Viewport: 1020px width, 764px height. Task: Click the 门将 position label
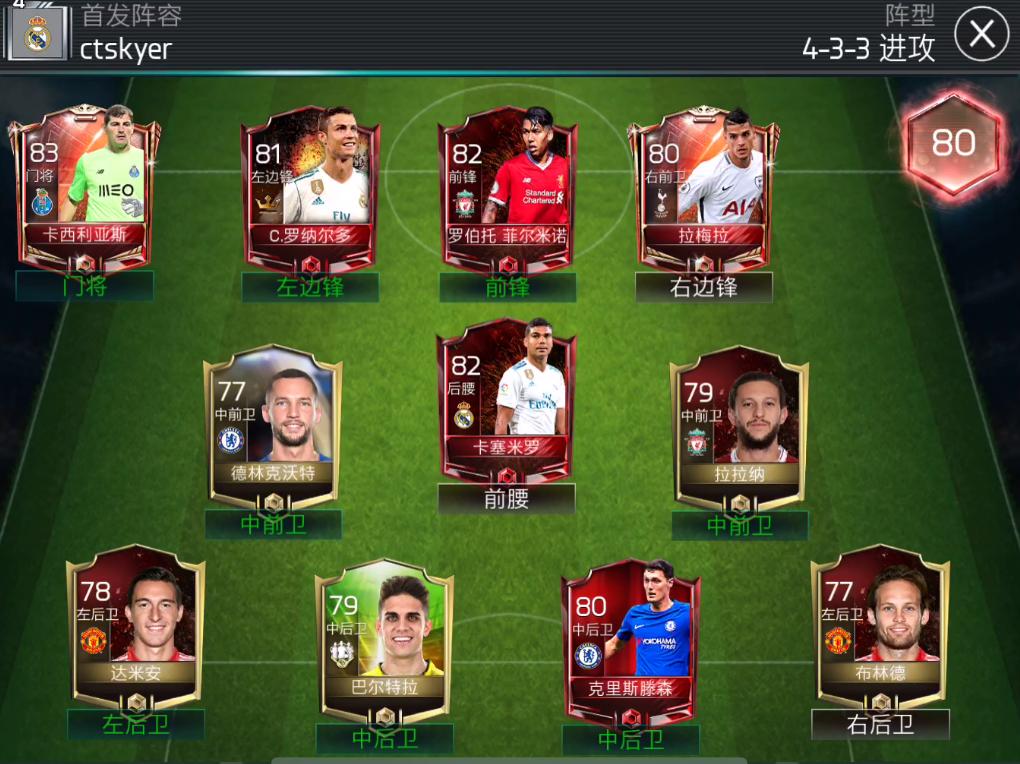click(x=85, y=286)
